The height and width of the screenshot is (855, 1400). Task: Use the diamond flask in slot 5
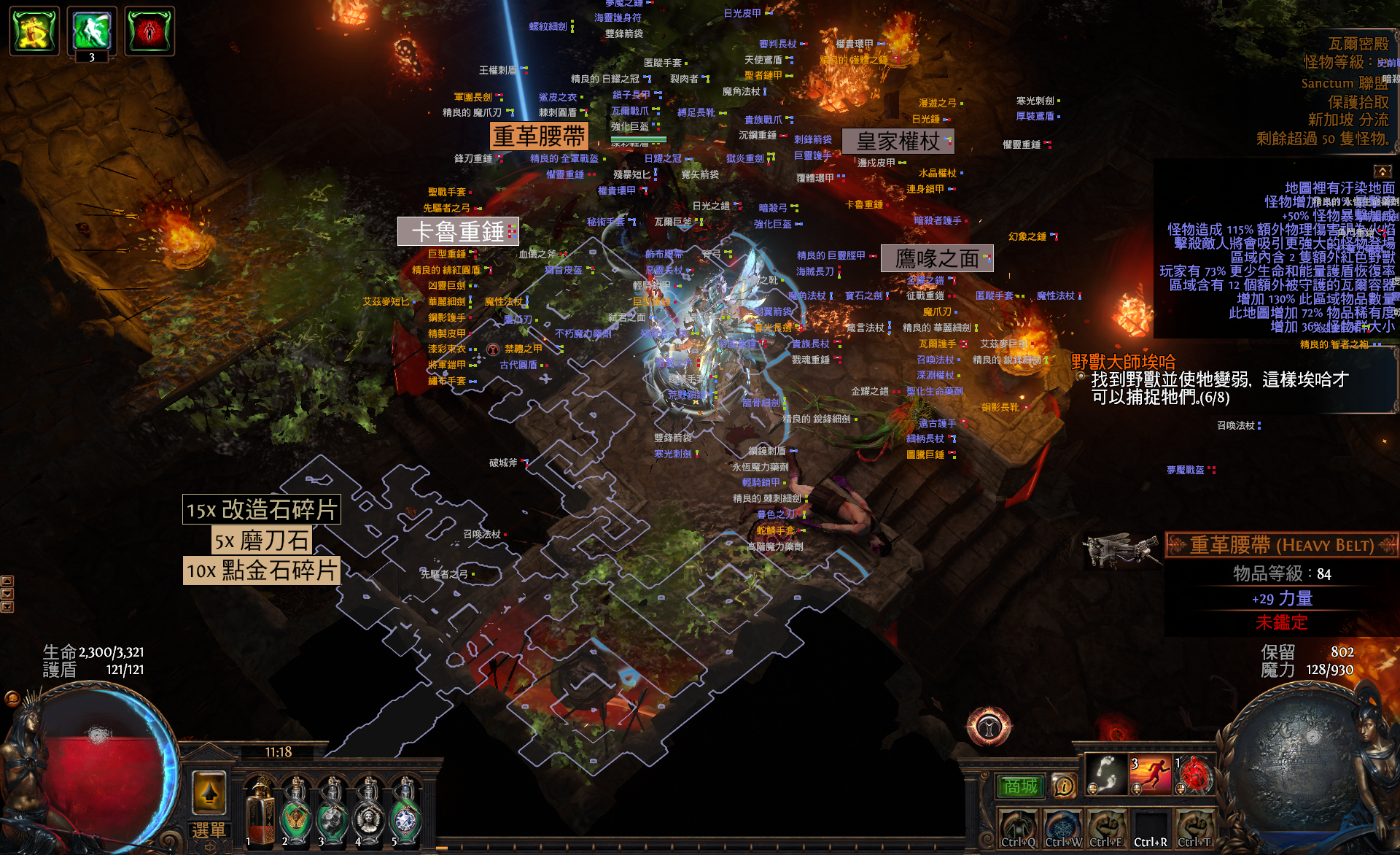(405, 811)
